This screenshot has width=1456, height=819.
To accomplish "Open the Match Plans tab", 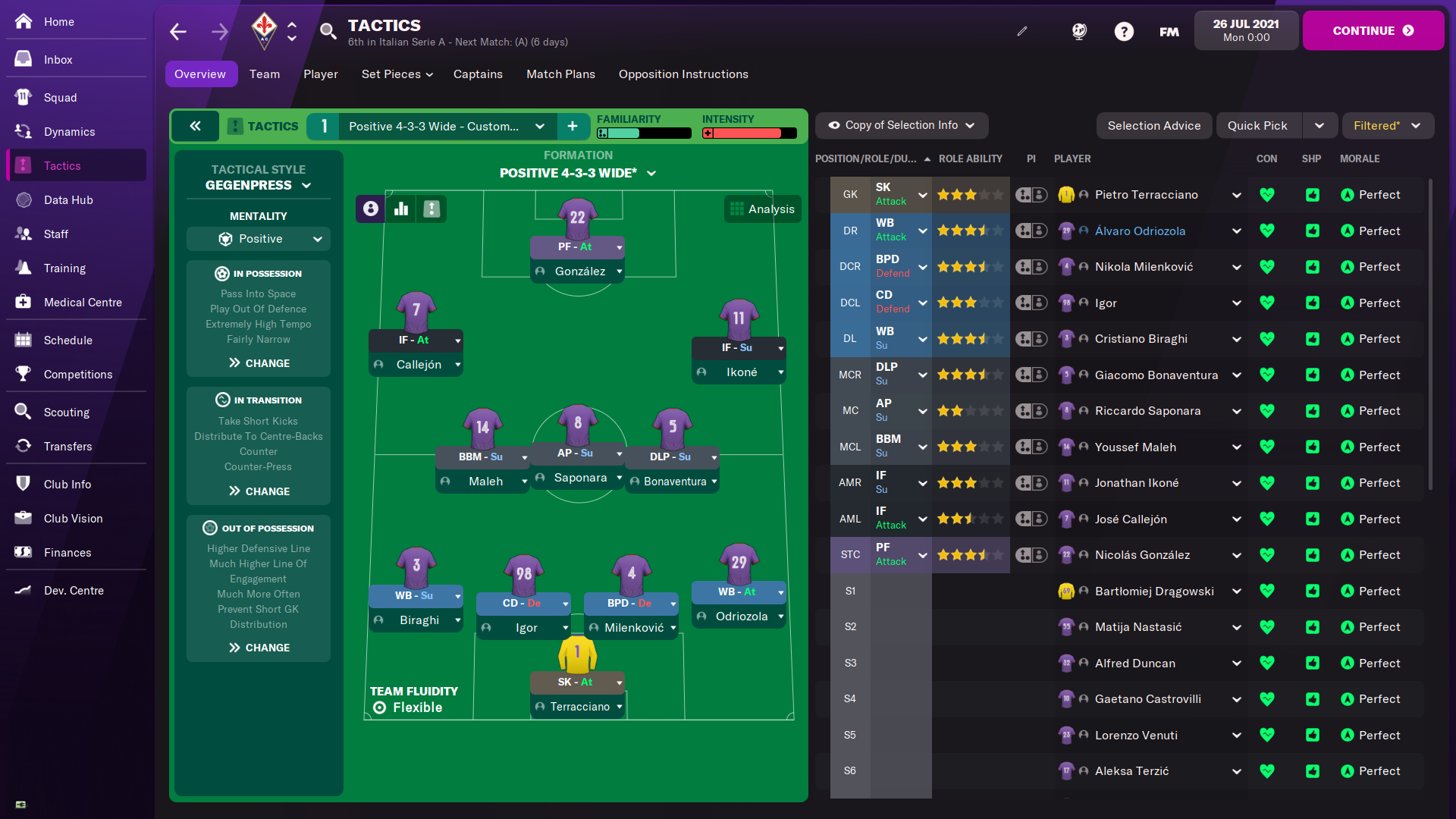I will (560, 74).
